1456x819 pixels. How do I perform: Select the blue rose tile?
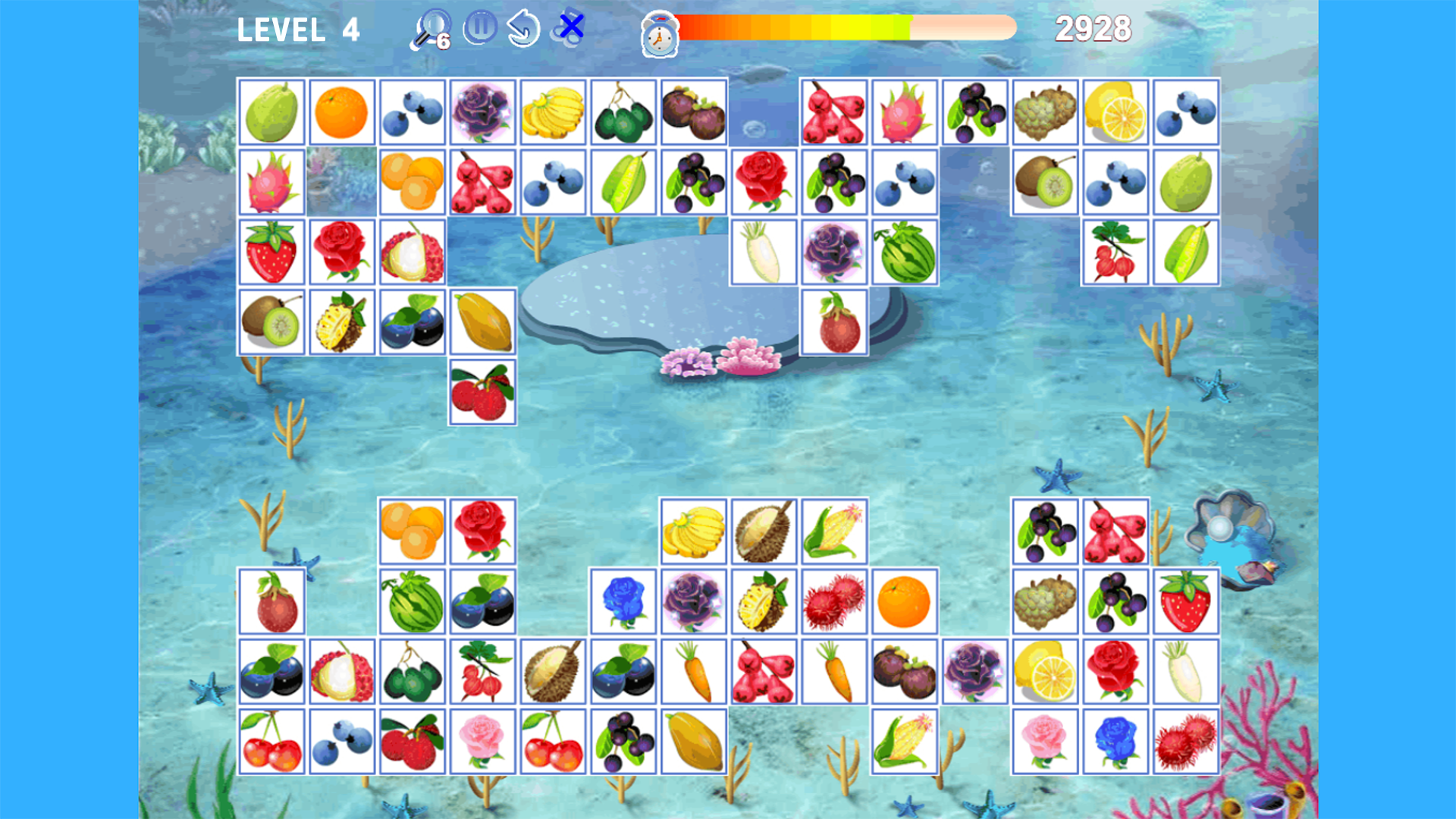pos(623,601)
